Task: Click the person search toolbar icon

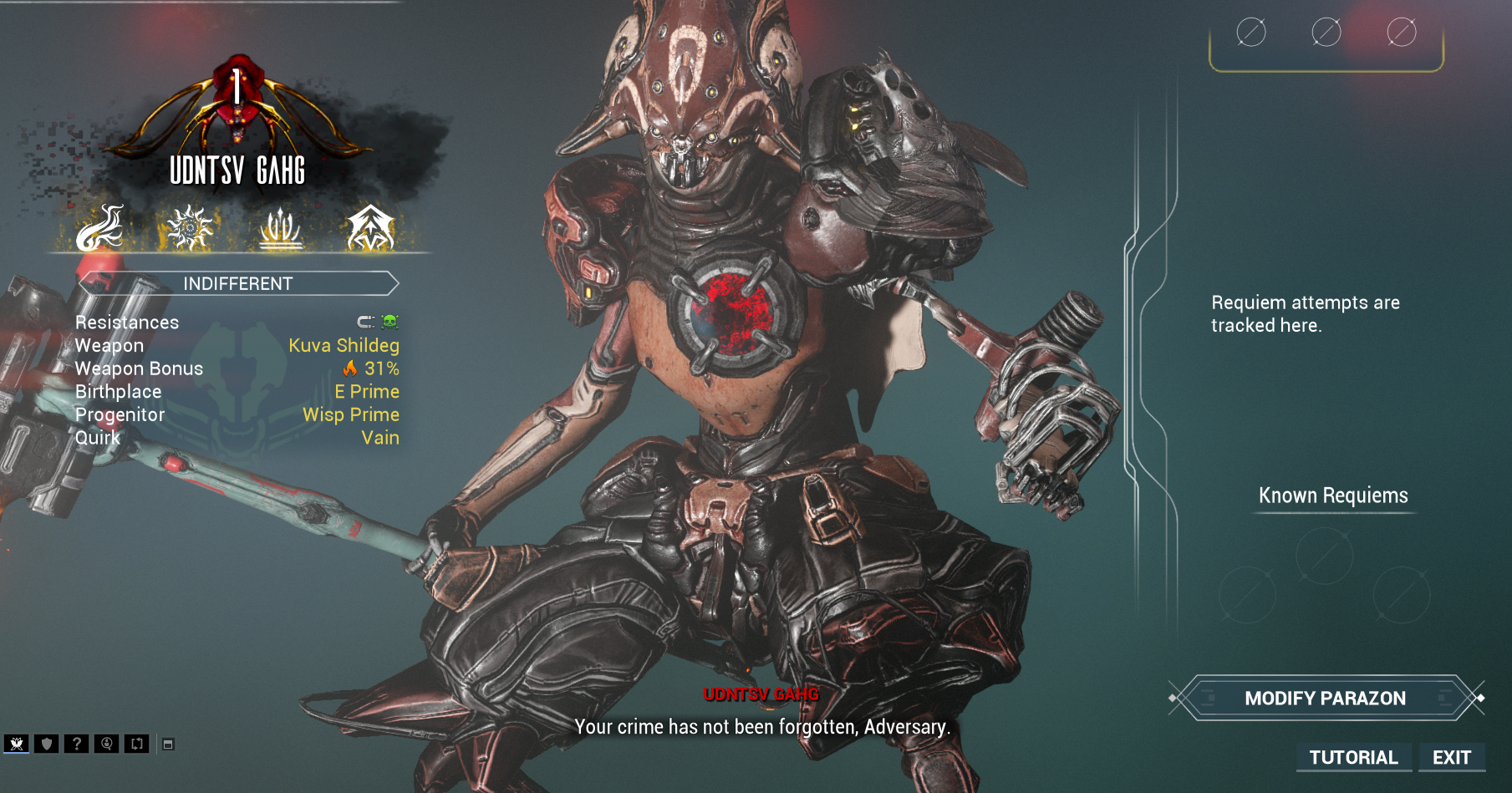Action: click(107, 744)
